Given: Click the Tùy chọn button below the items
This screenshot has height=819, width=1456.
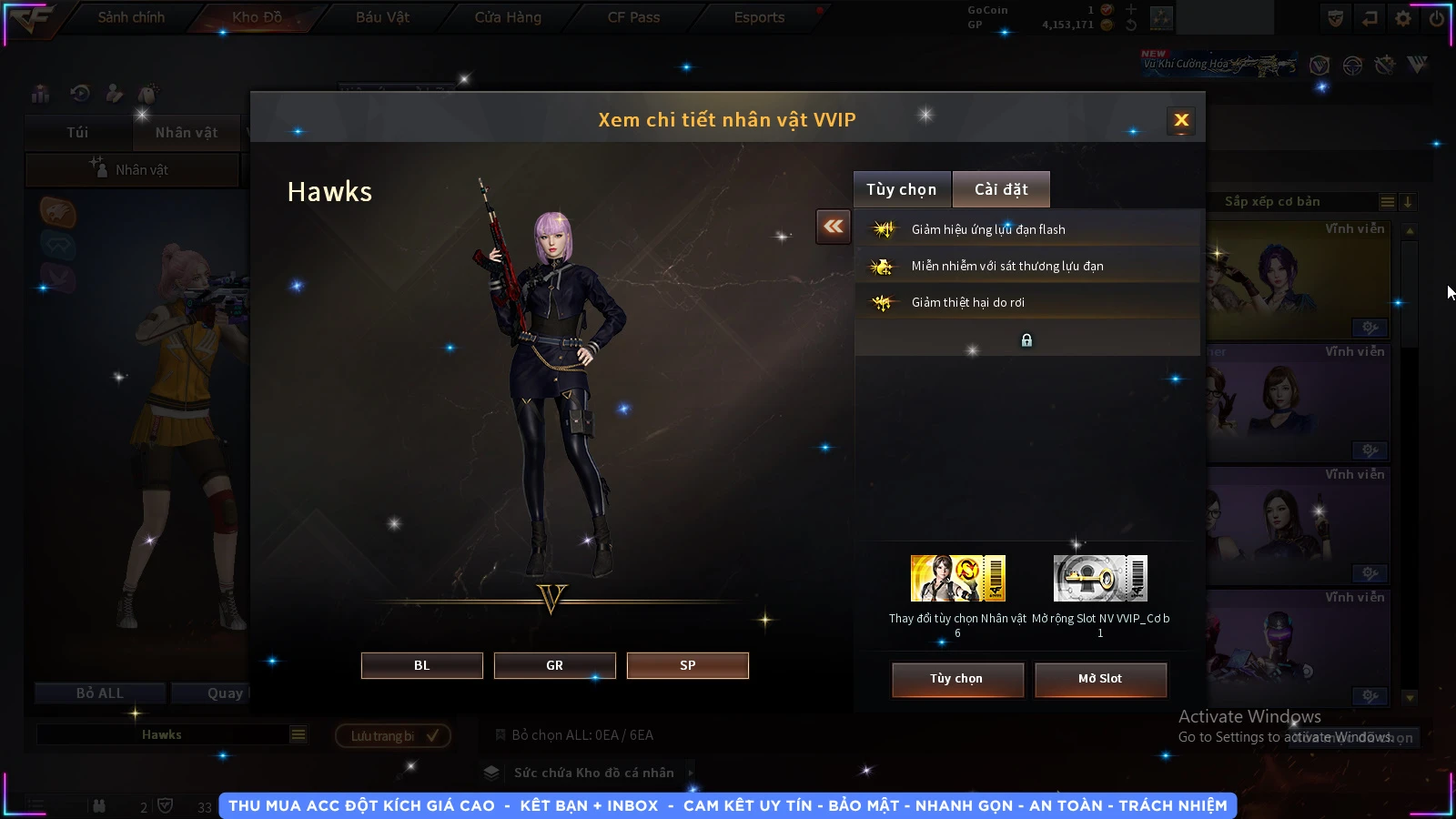Looking at the screenshot, I should [956, 679].
